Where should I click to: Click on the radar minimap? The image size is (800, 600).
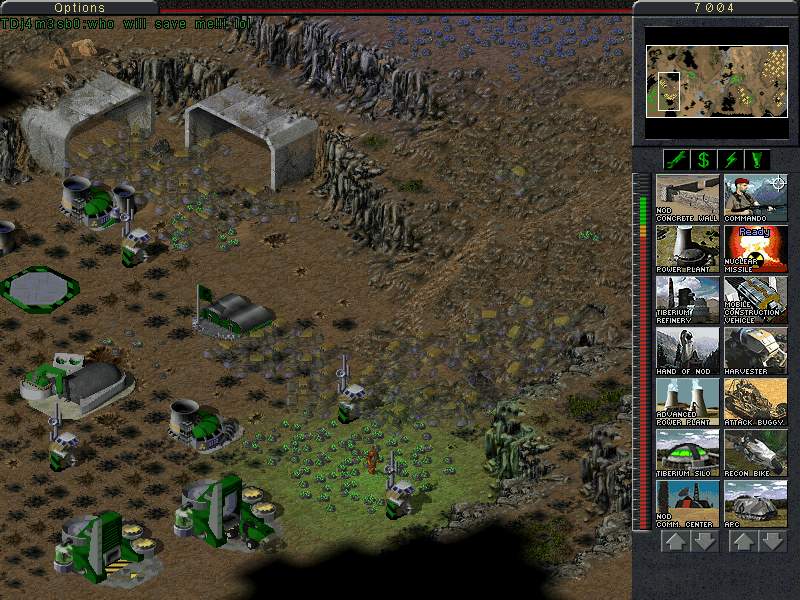coord(717,81)
